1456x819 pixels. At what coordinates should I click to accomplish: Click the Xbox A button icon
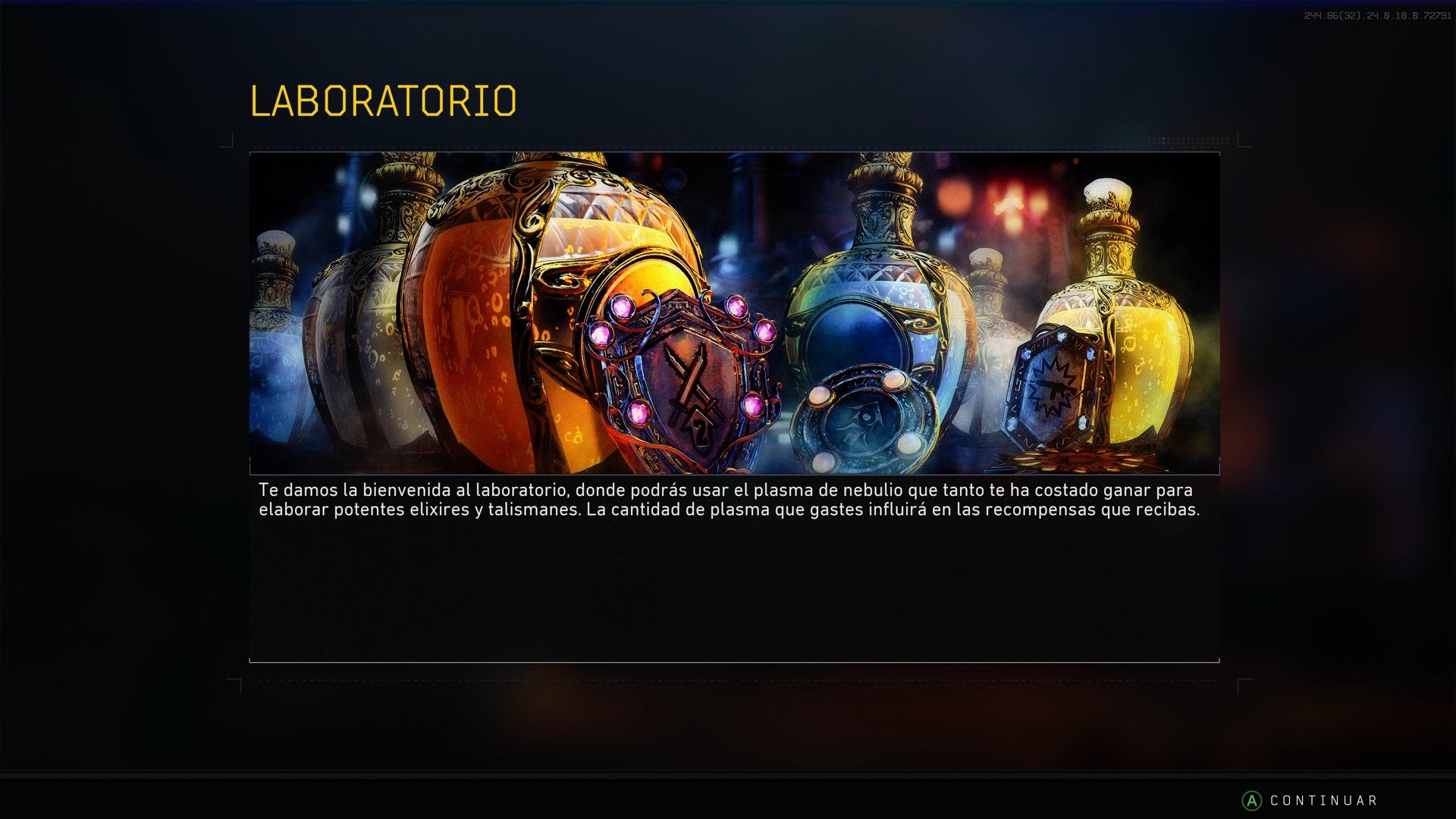pos(1251,799)
